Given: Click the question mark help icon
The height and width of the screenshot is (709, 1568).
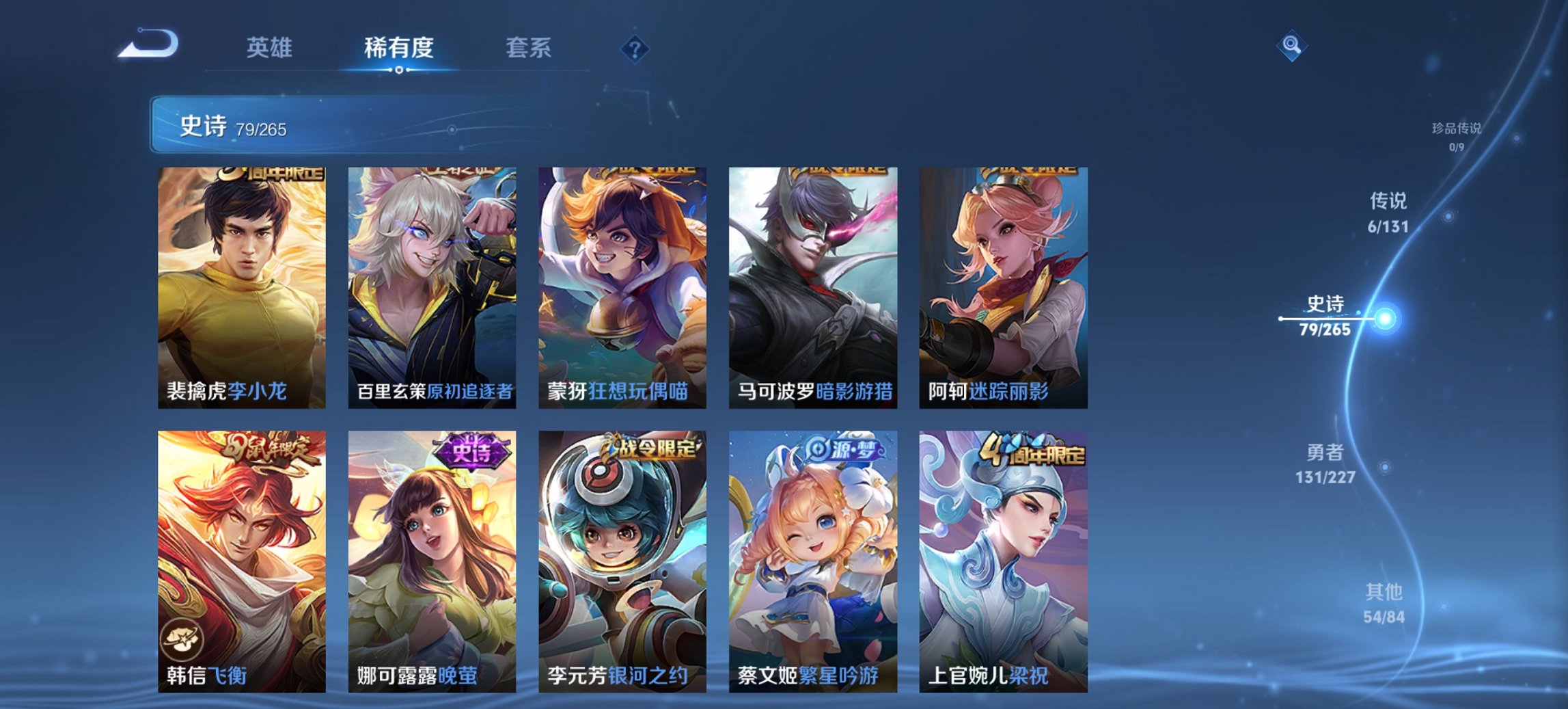Looking at the screenshot, I should (635, 49).
